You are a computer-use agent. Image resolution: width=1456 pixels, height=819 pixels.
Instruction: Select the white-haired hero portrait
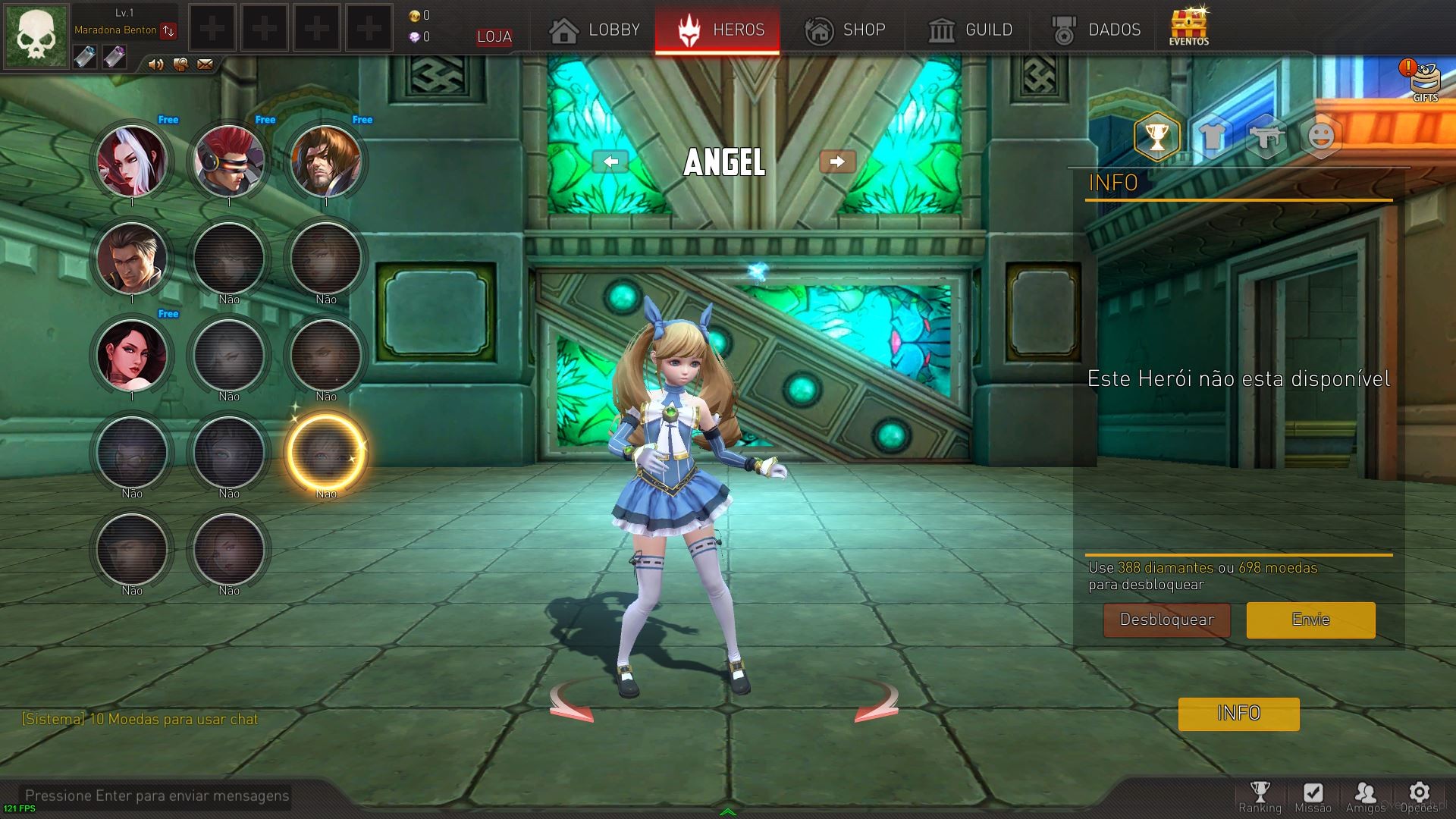[x=132, y=161]
